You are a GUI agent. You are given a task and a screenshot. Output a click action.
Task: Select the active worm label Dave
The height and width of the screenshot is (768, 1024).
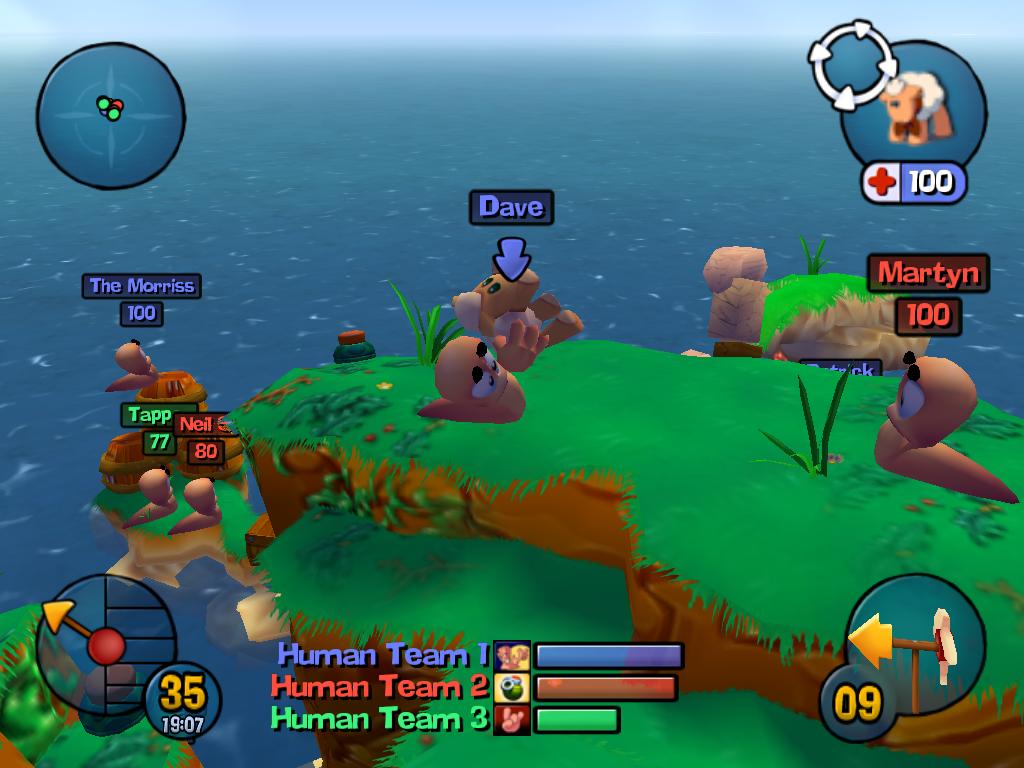511,207
